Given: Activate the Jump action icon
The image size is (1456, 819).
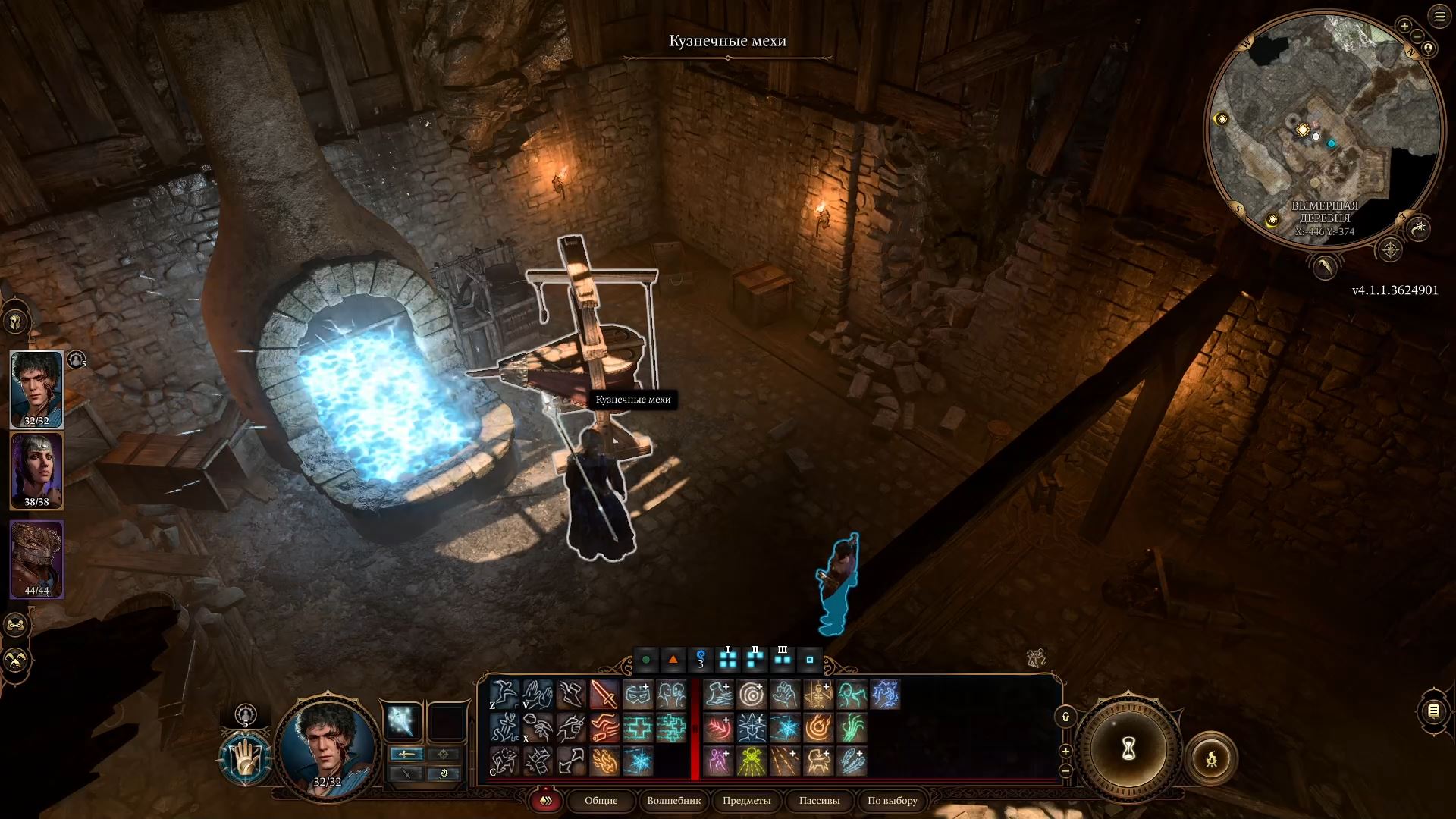Looking at the screenshot, I should click(x=504, y=694).
